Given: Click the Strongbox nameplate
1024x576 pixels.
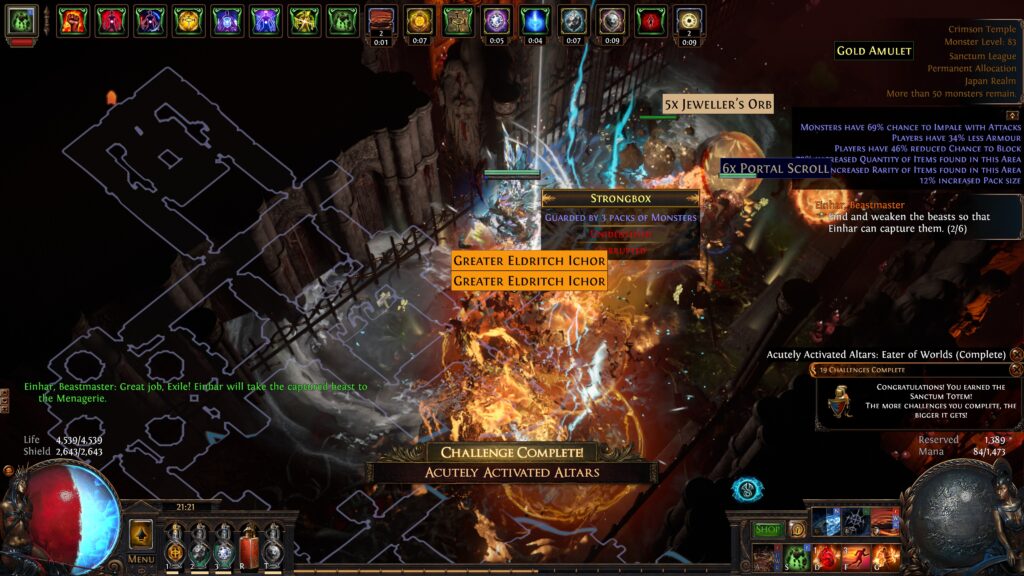Looking at the screenshot, I should click(620, 199).
